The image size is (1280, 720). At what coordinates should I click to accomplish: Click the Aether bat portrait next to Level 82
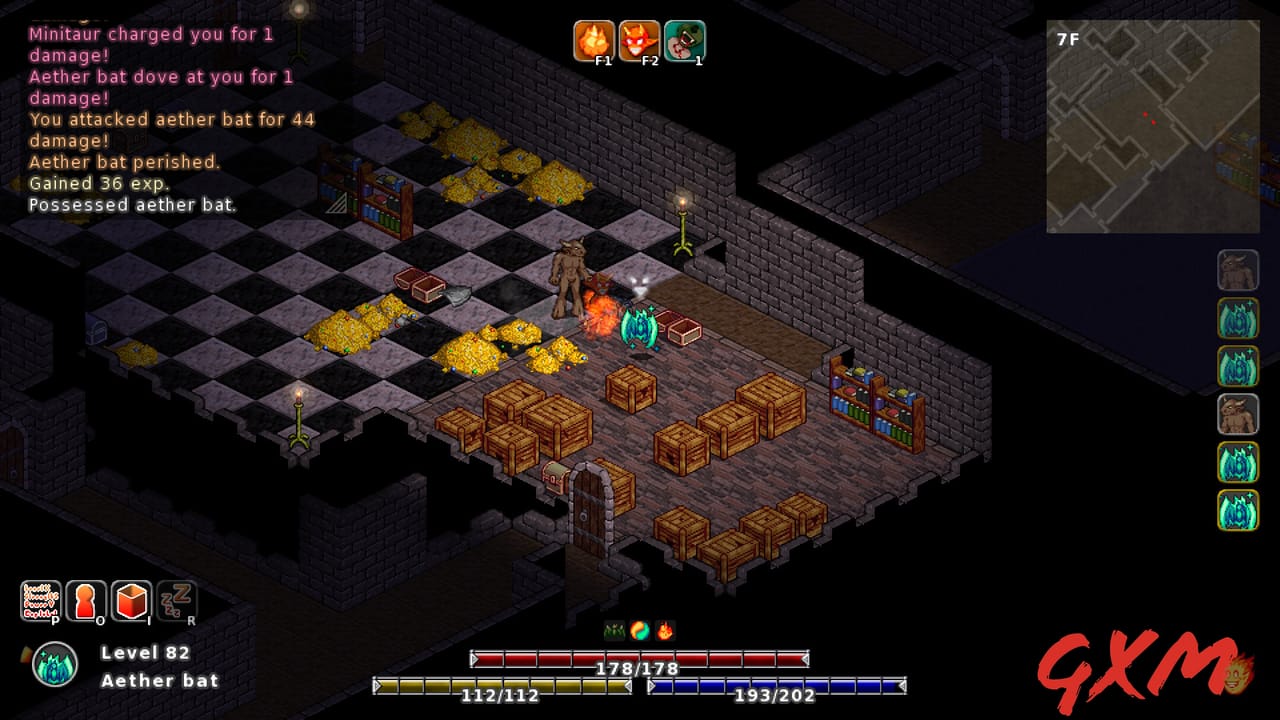(x=53, y=663)
